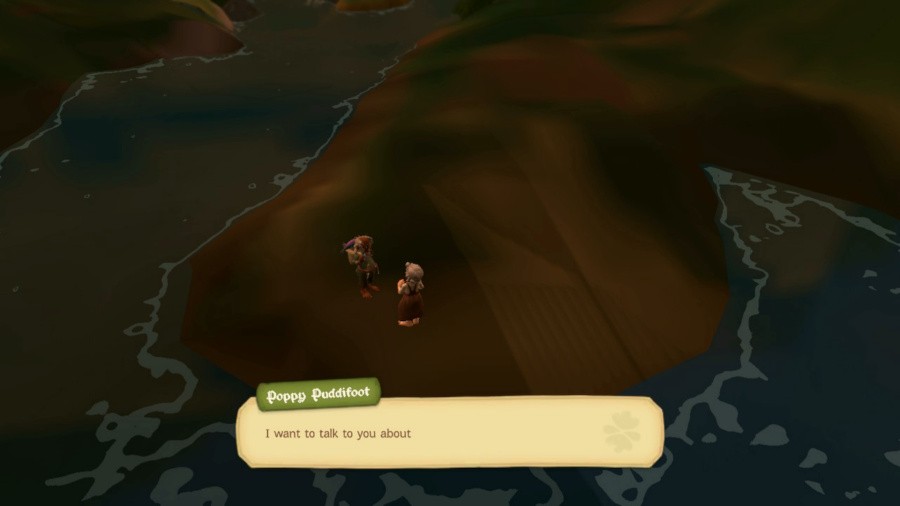Advance Poppy Puddifoot's dialogue box
The height and width of the screenshot is (506, 900).
pyautogui.click(x=449, y=433)
